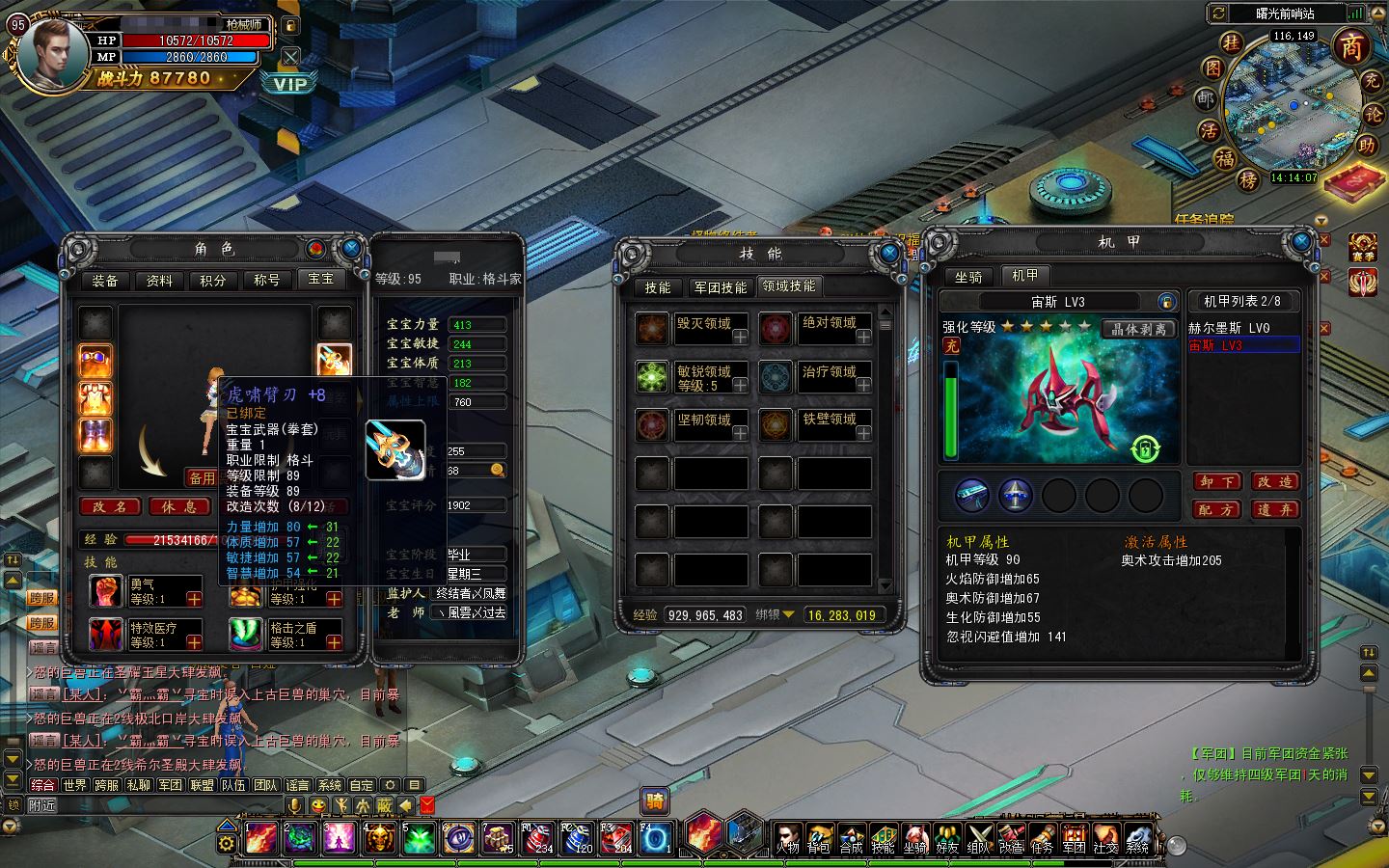Upgrade the 治疗领域 skill with its plus button
The image size is (1389, 868).
tap(863, 385)
